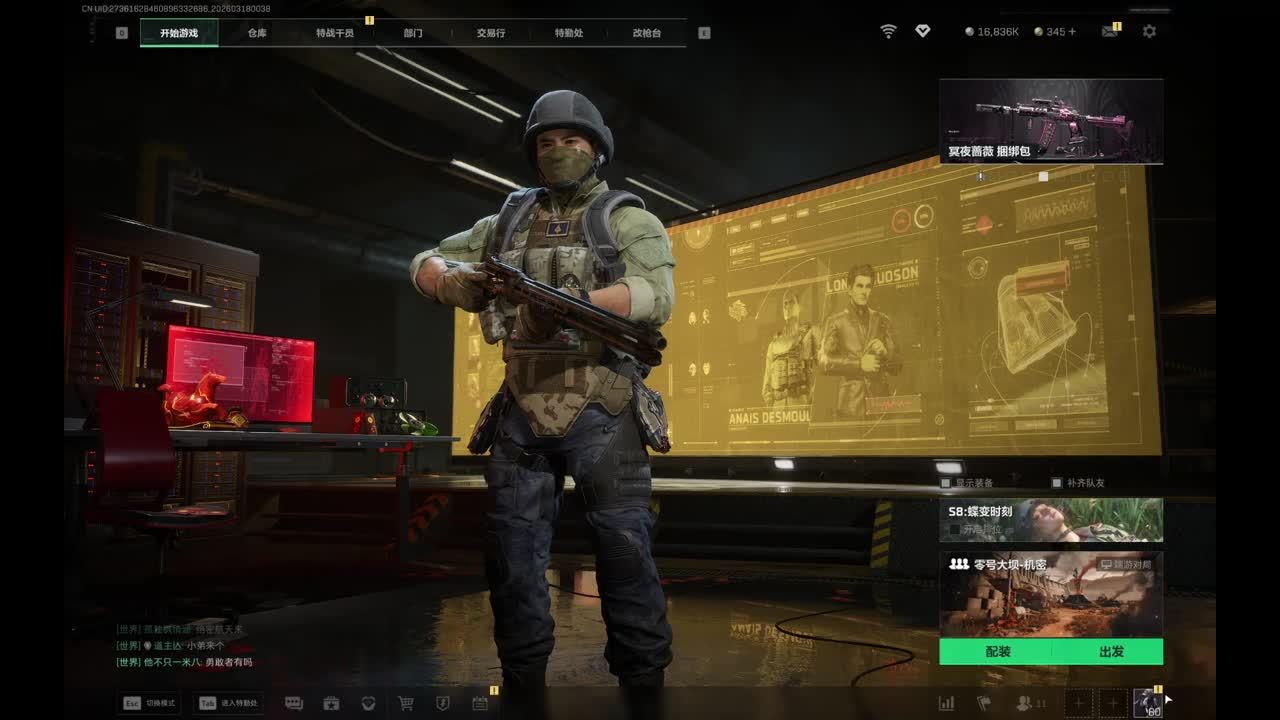Click the 开始游戏 start game tab
Viewport: 1280px width, 720px height.
click(x=179, y=33)
